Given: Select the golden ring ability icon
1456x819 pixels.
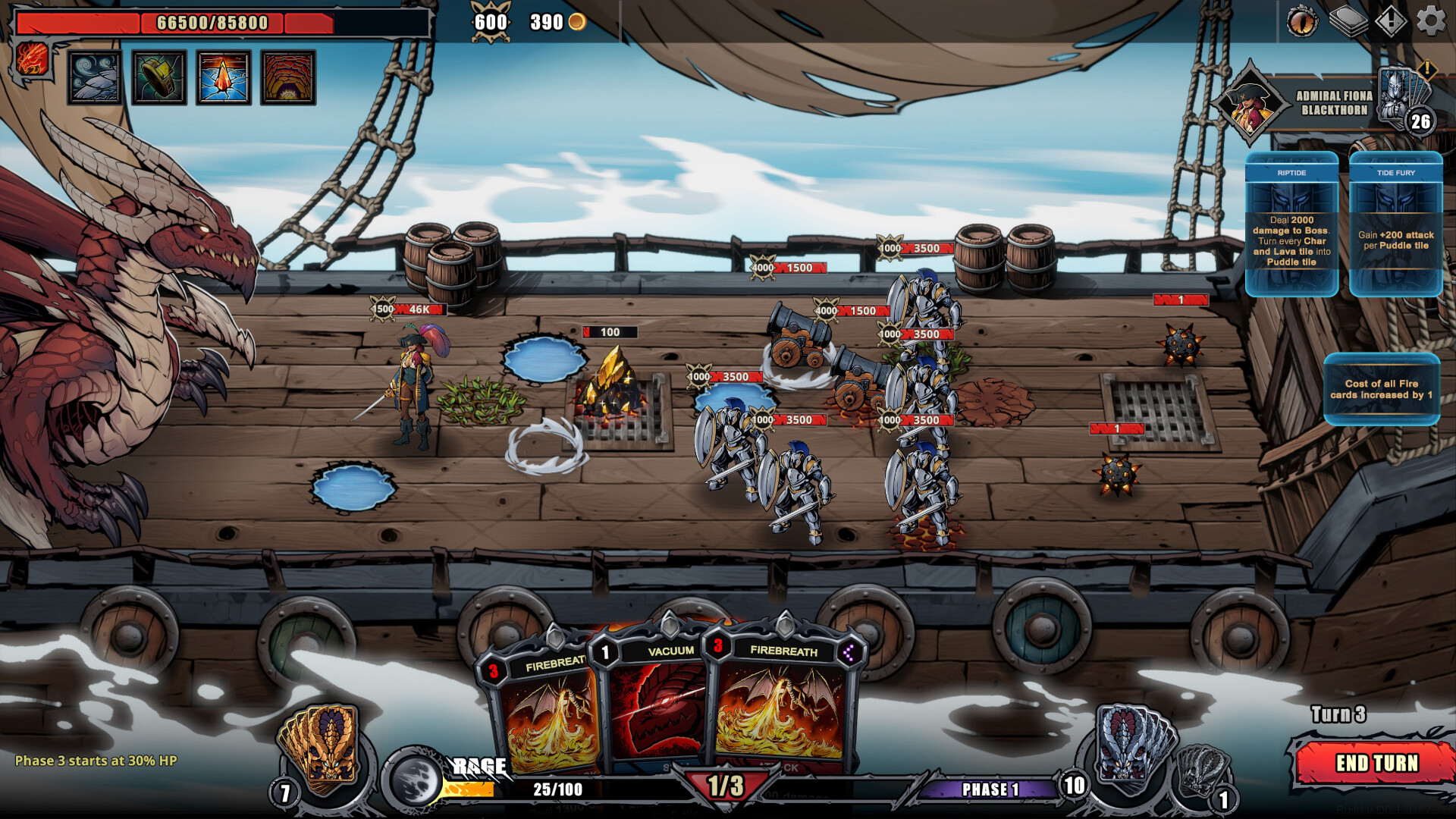Looking at the screenshot, I should tap(160, 78).
